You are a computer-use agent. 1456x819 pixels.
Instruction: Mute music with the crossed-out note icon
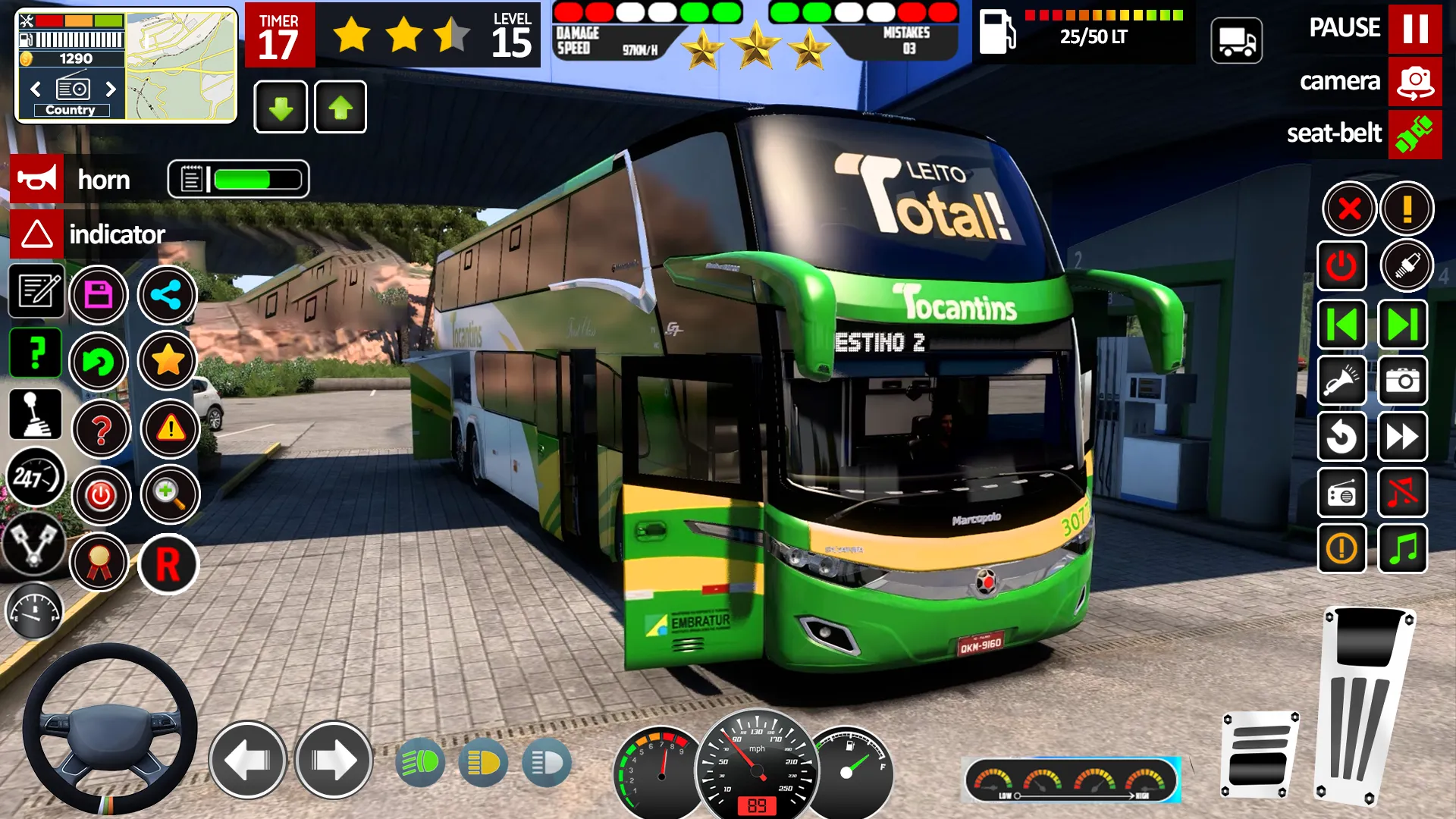(x=1402, y=494)
